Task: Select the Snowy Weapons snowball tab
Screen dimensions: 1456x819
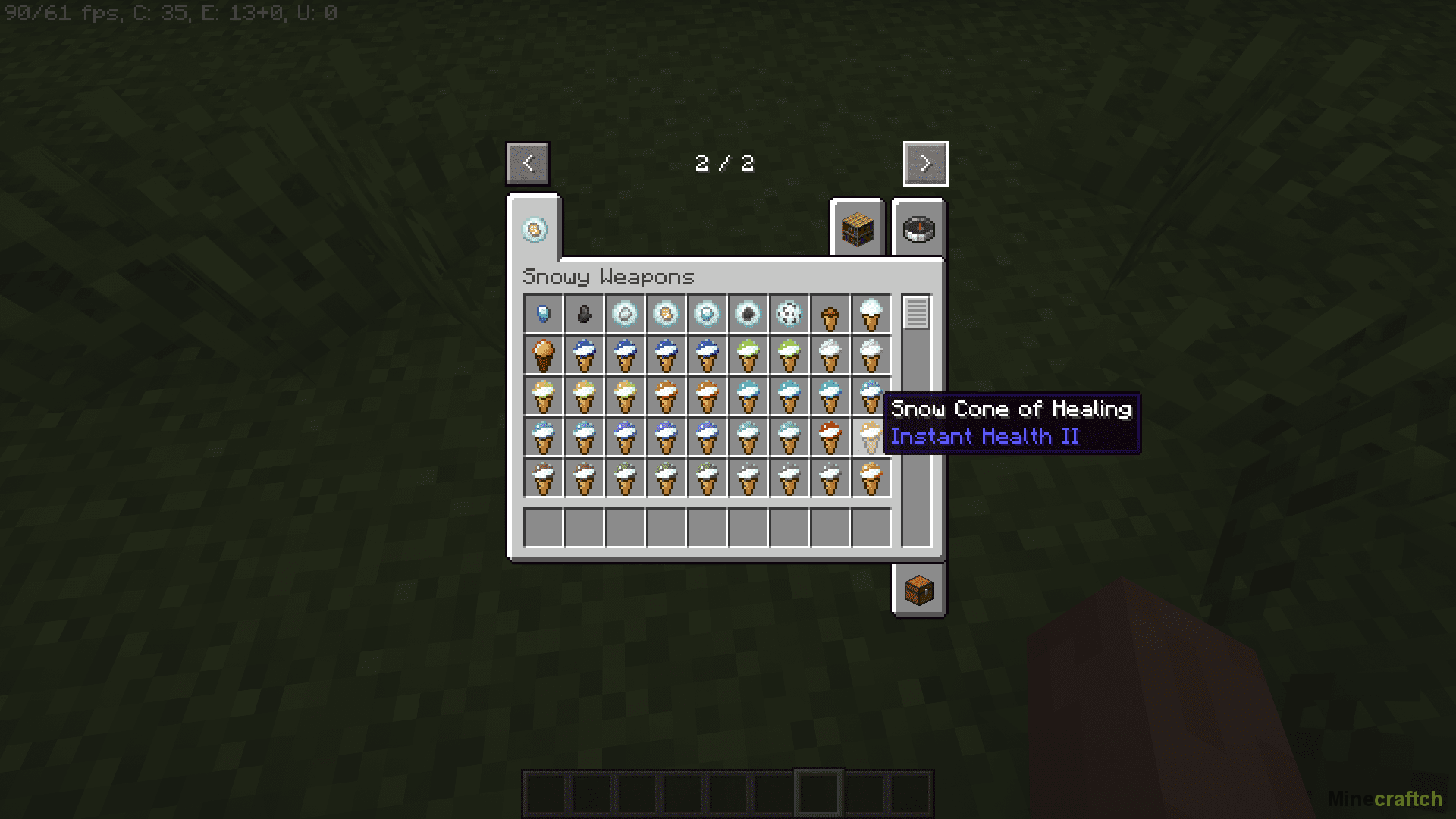Action: pos(535,229)
